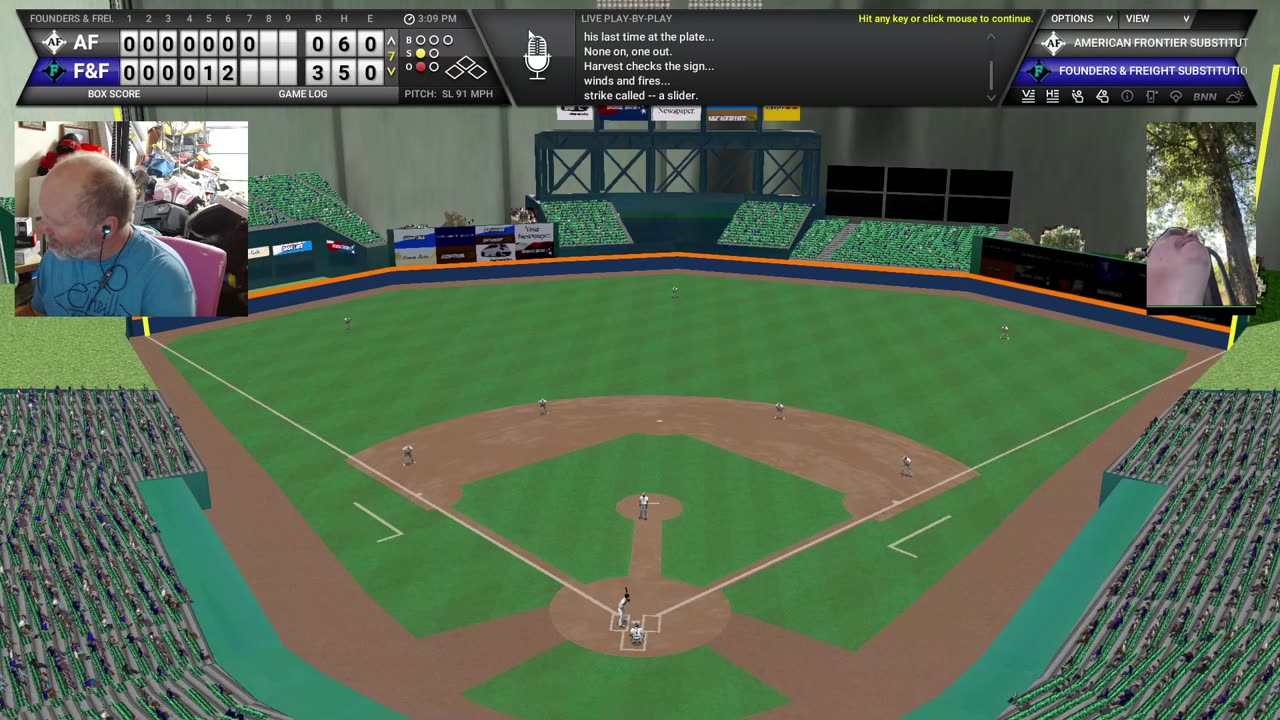1280x720 pixels.
Task: Click the waving player icon in toolbar
Action: pos(1077,96)
